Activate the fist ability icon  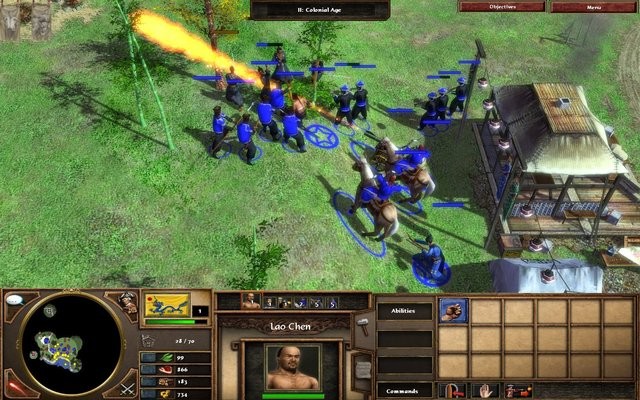(x=453, y=310)
